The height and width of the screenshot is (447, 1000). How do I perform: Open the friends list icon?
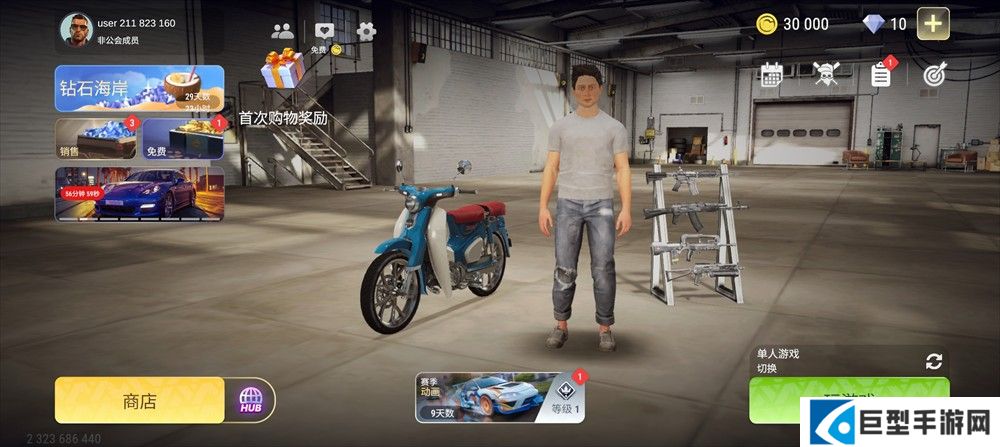coord(283,30)
